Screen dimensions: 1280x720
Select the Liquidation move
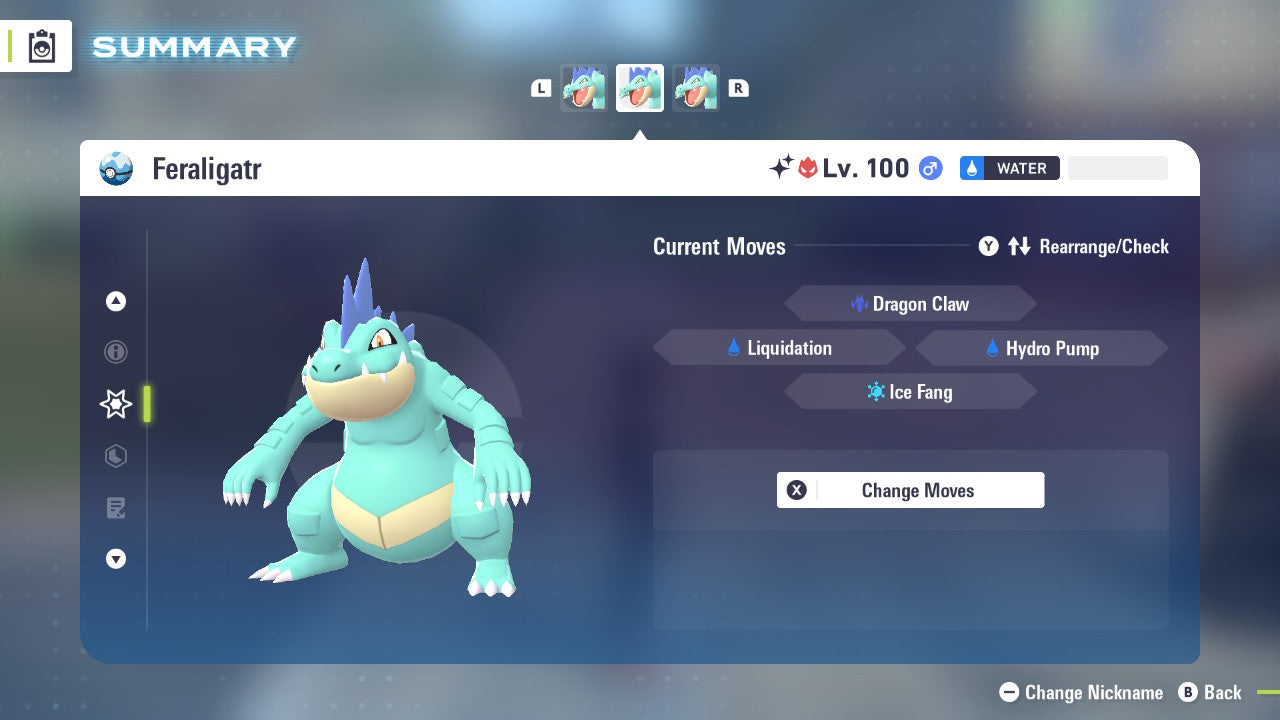[780, 347]
